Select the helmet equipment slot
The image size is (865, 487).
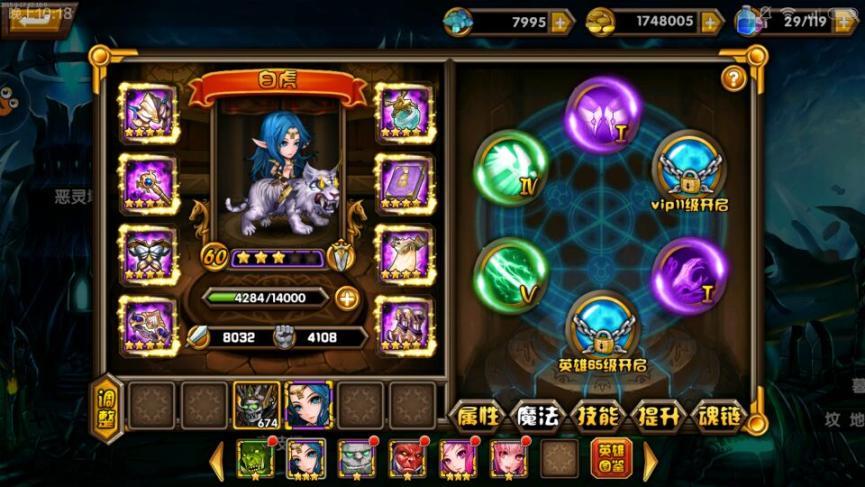[148, 113]
